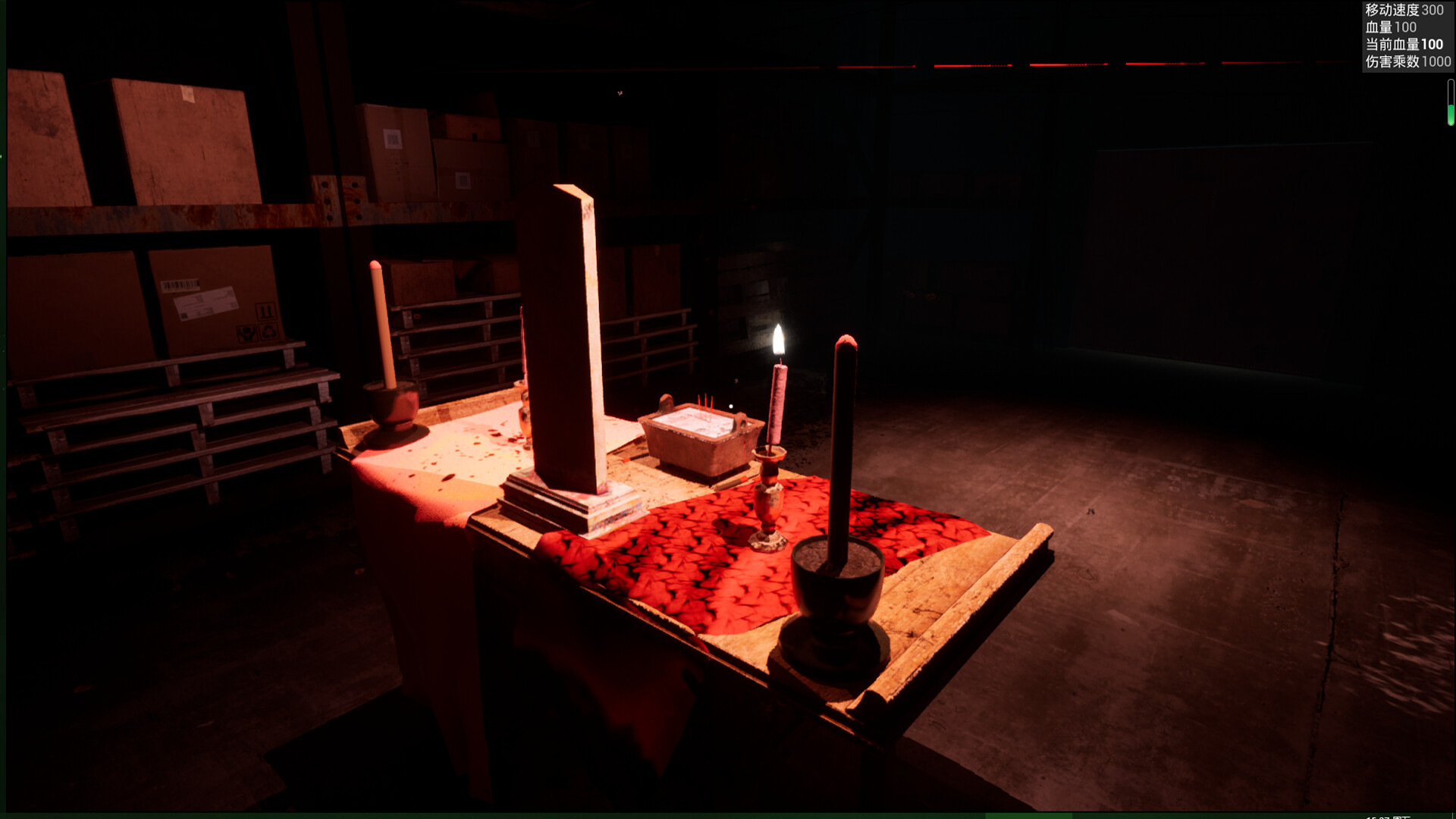Select the cardboard box with shipping label
The image size is (1456, 819).
(205, 303)
